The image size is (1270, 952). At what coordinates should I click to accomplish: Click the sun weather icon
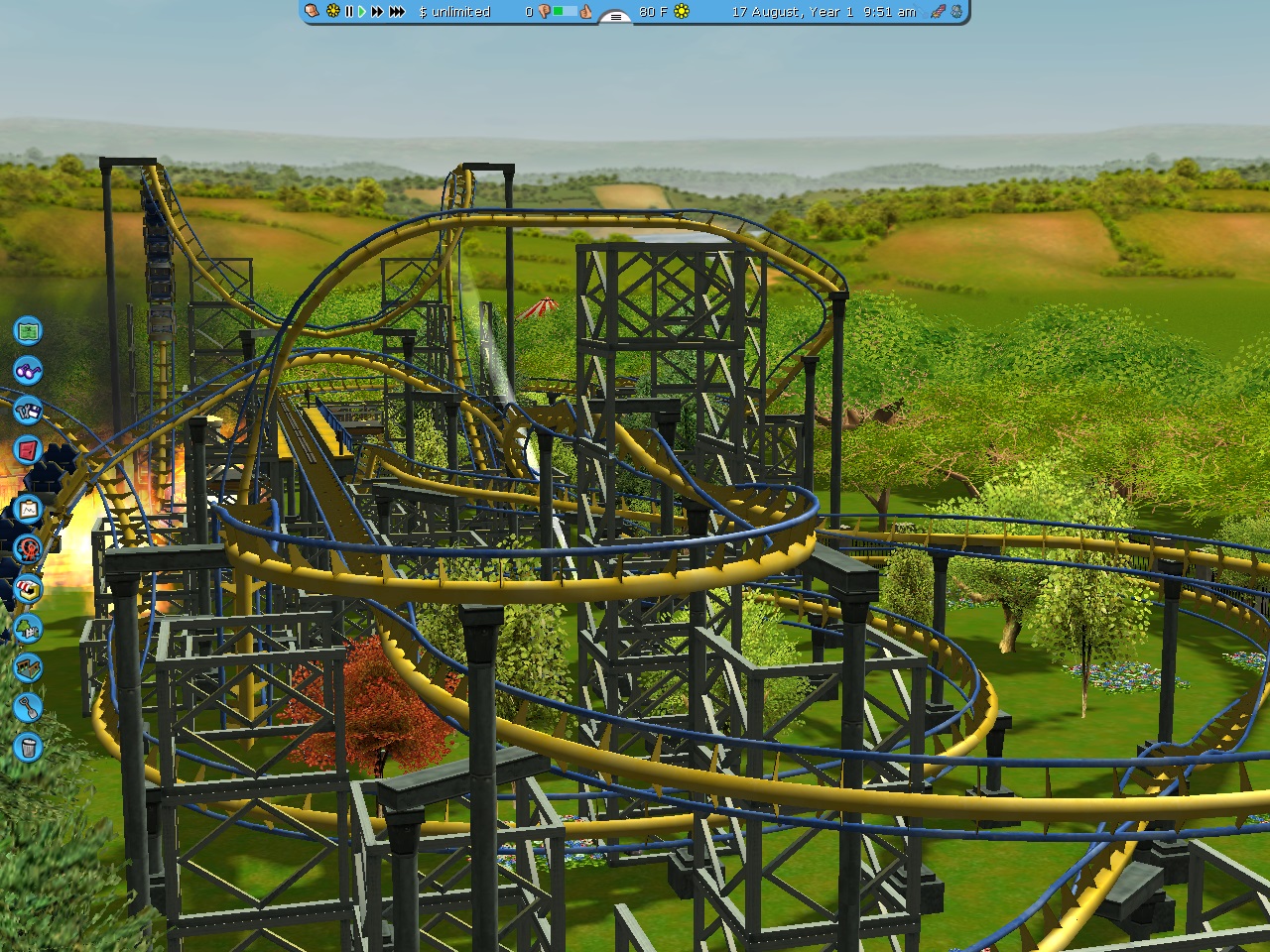tap(682, 12)
